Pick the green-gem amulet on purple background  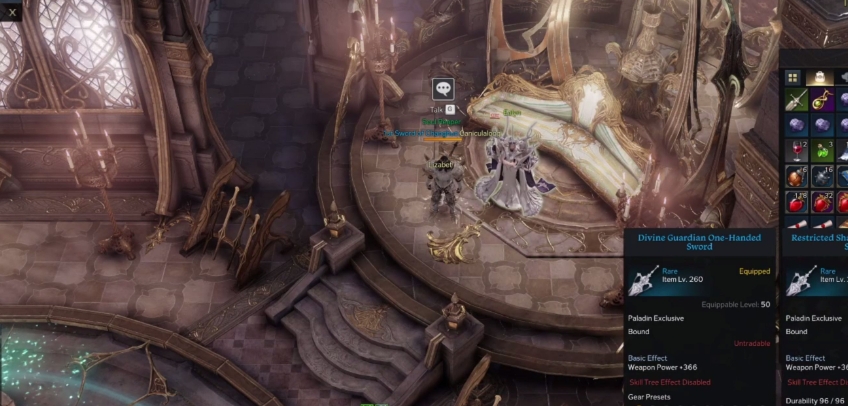click(x=821, y=100)
